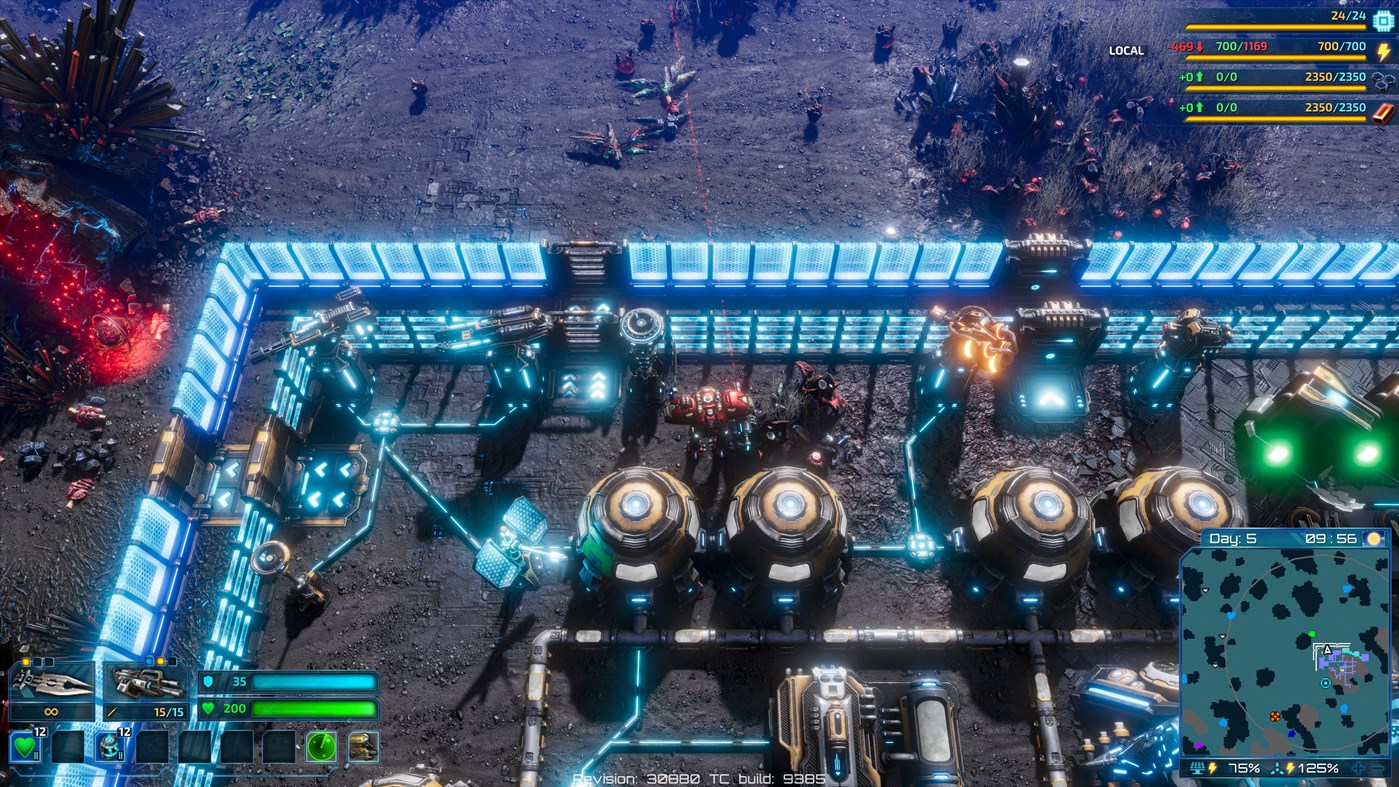Click the green health bar showing 200
The width and height of the screenshot is (1399, 787).
pos(314,709)
